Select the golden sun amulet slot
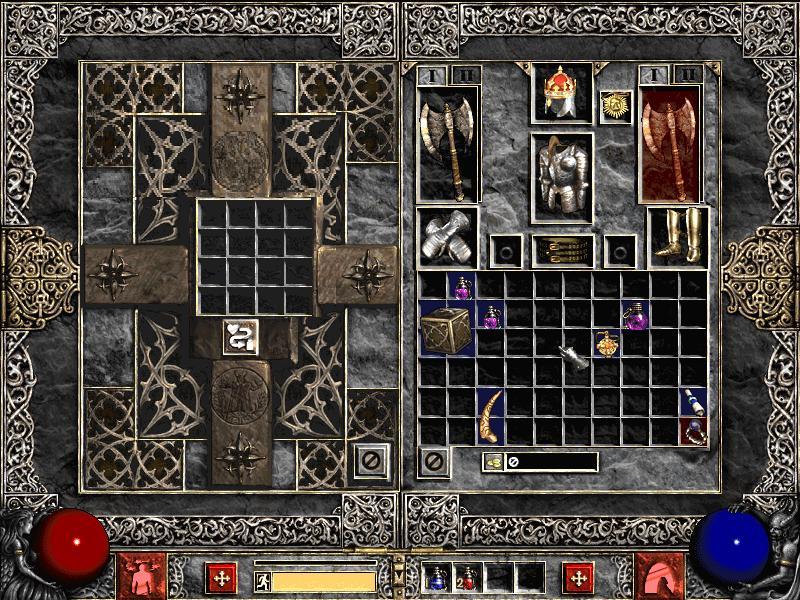The width and height of the screenshot is (800, 600). (614, 107)
